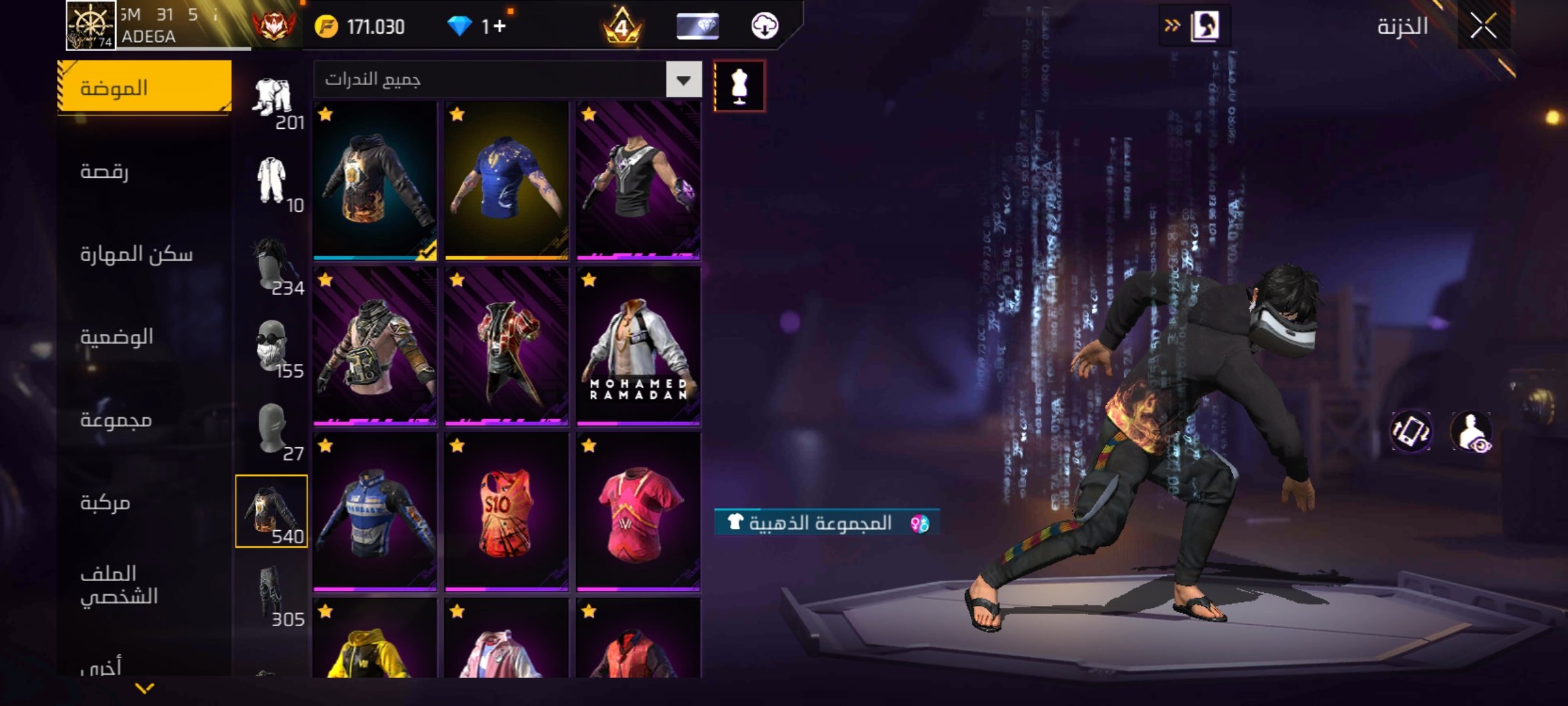Image resolution: width=1568 pixels, height=706 pixels.
Task: Pick the Mohamed Ramadan white jacket
Action: click(x=638, y=346)
